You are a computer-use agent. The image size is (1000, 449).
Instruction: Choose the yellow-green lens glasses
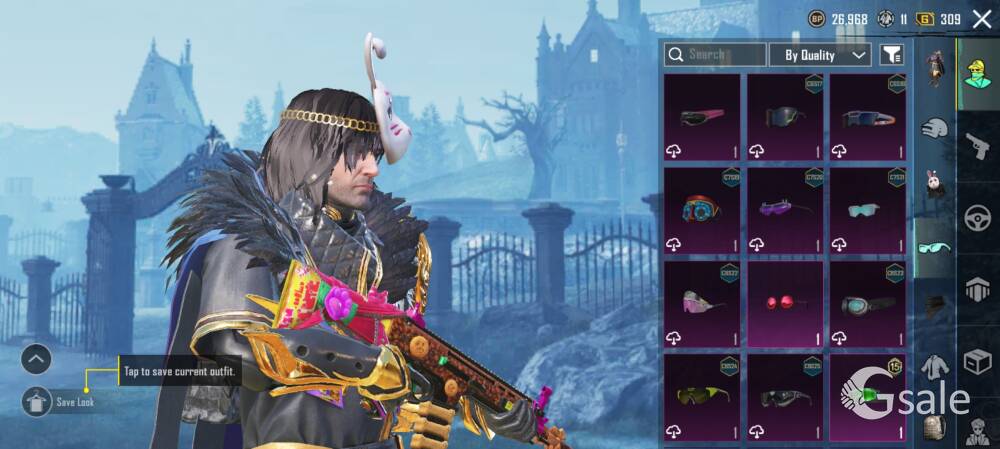click(x=702, y=397)
